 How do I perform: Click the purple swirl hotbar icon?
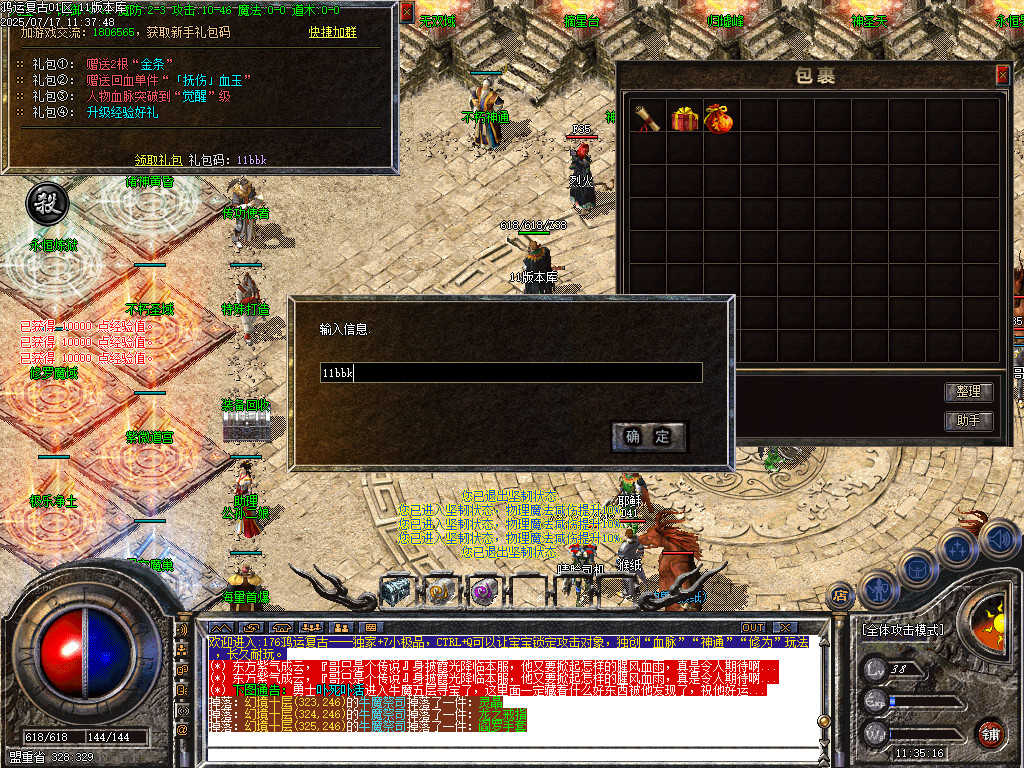(x=484, y=591)
